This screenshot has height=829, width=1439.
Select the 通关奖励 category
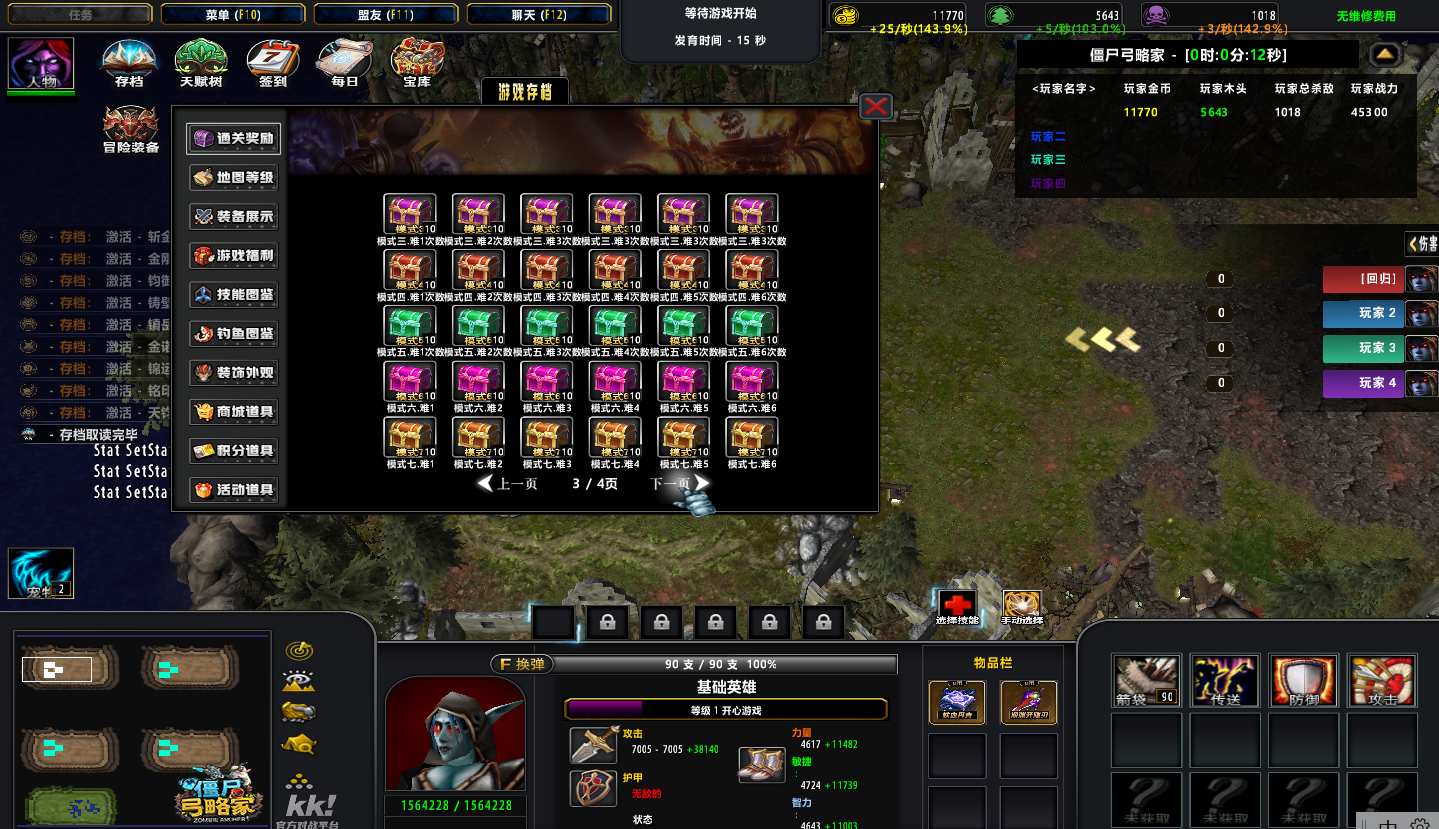[234, 139]
